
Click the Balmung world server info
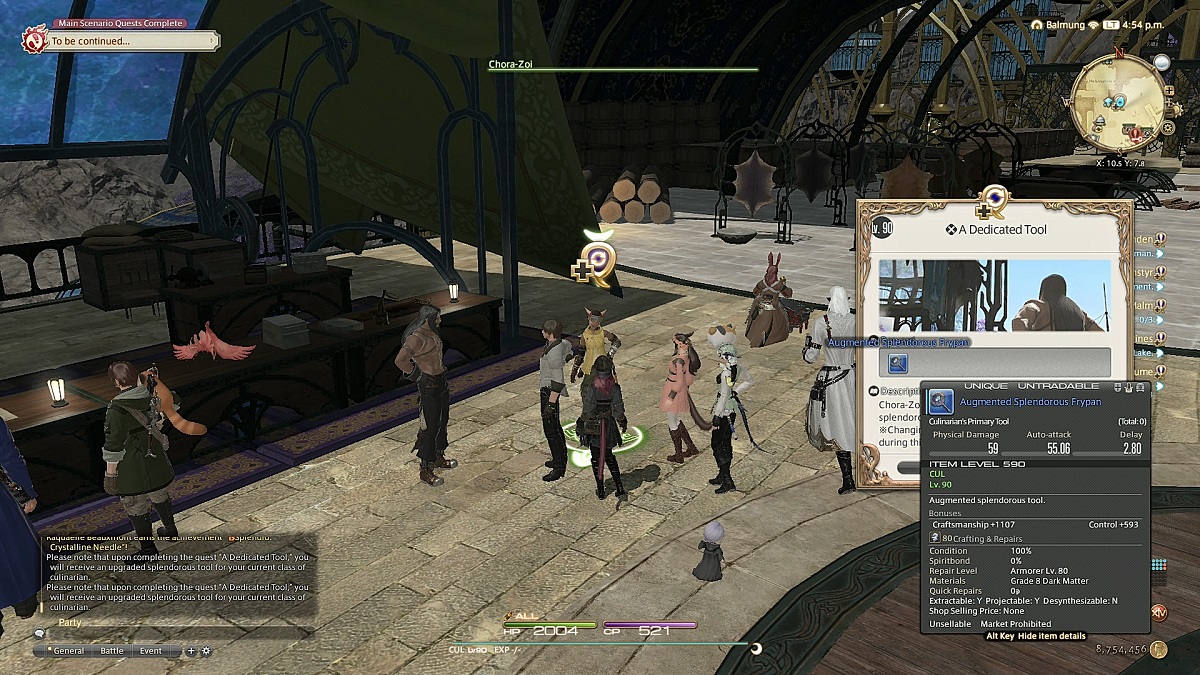[1071, 23]
